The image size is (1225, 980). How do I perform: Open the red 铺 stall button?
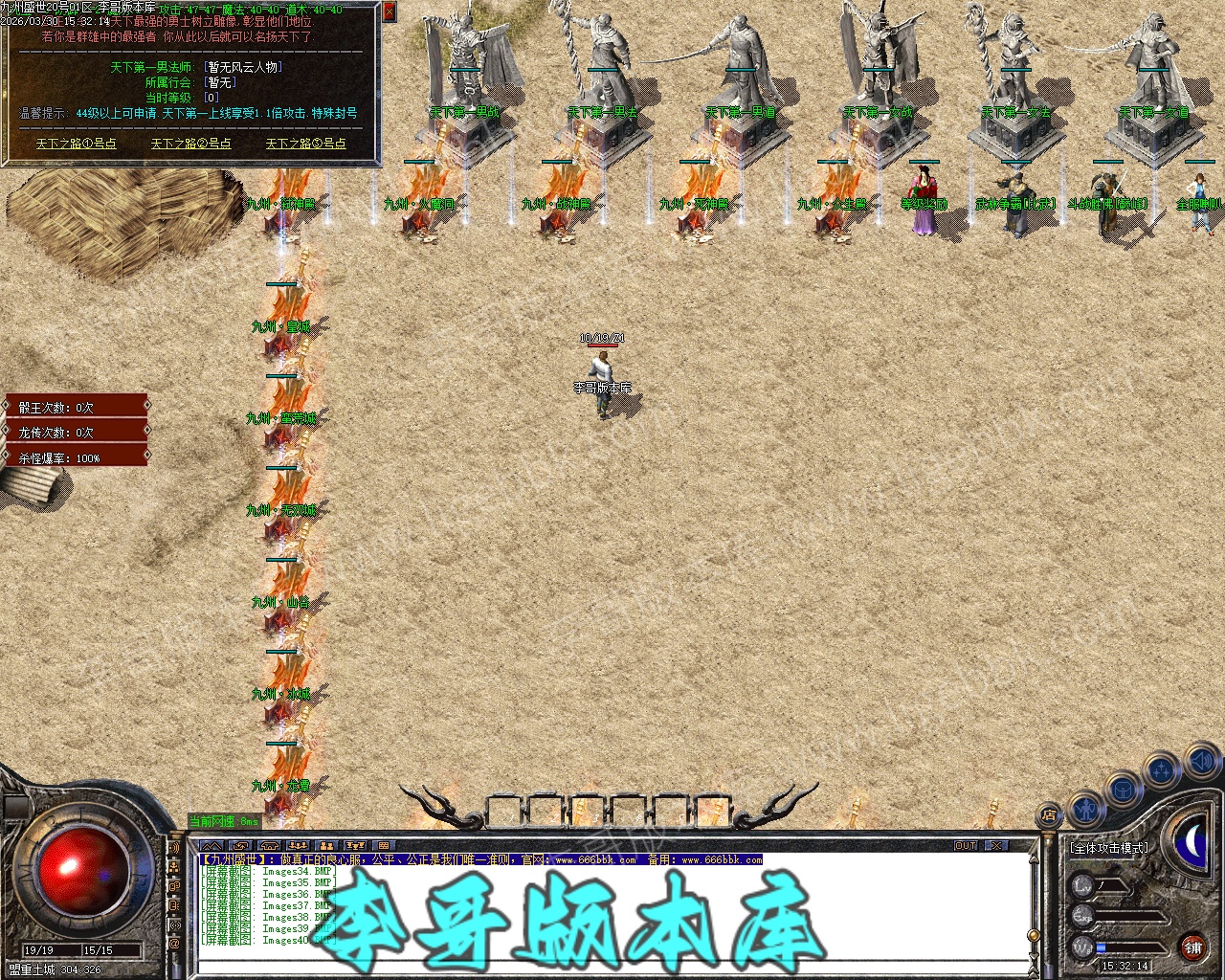point(1192,947)
